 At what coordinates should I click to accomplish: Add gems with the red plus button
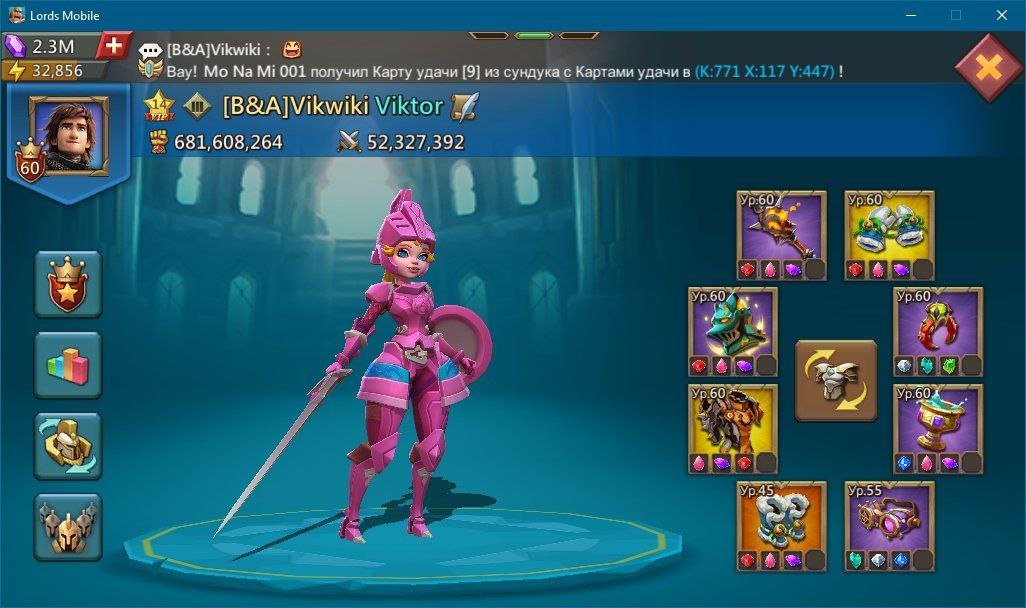tap(115, 46)
